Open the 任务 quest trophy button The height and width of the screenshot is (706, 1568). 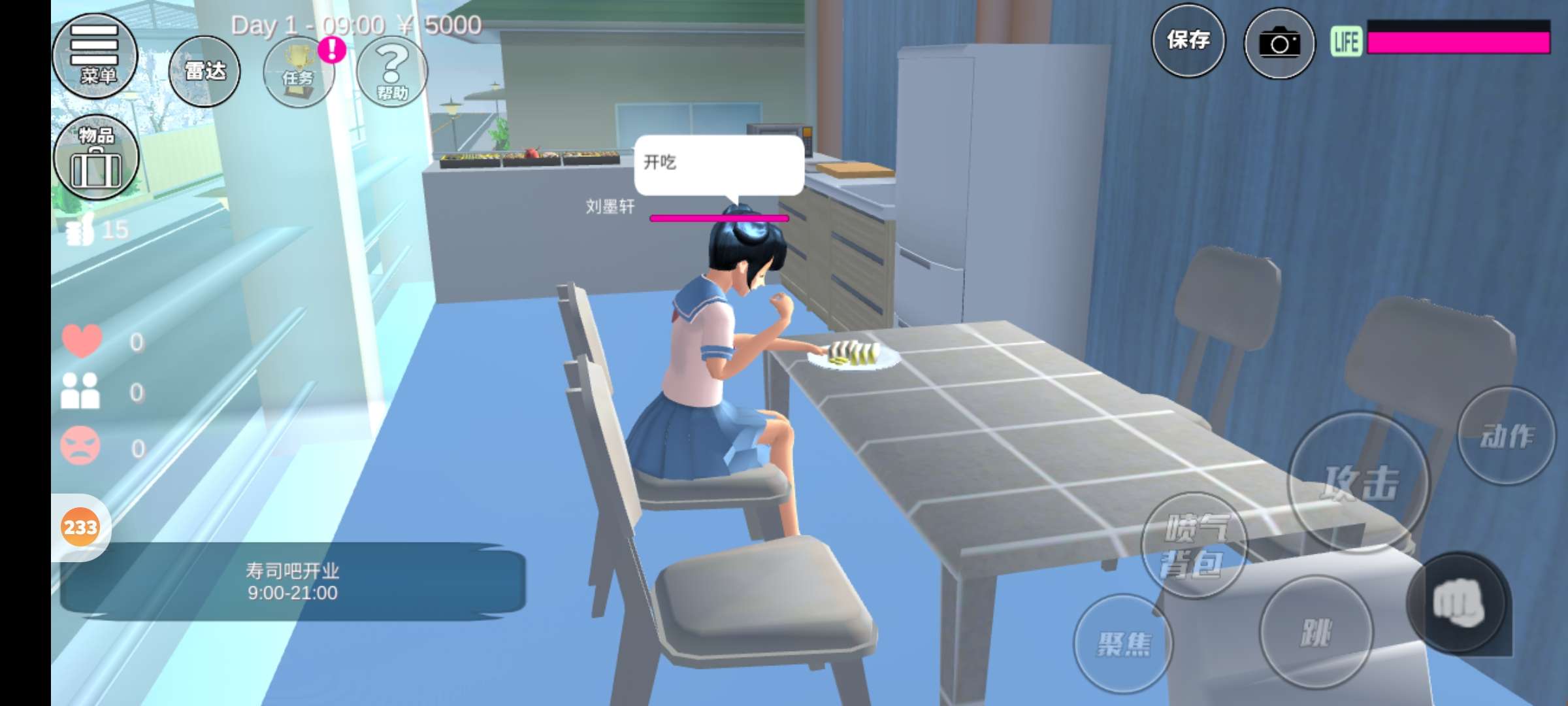coord(299,72)
